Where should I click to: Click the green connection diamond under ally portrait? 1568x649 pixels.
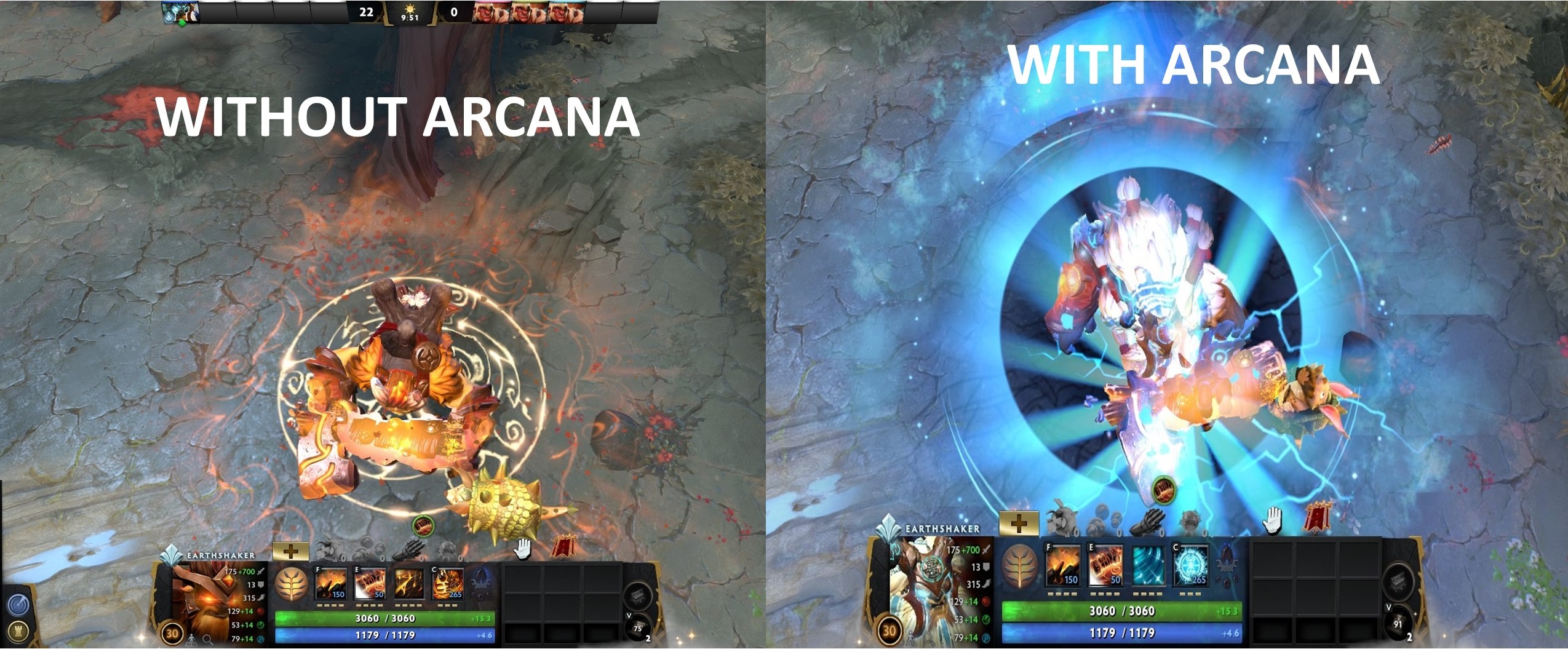point(183,22)
